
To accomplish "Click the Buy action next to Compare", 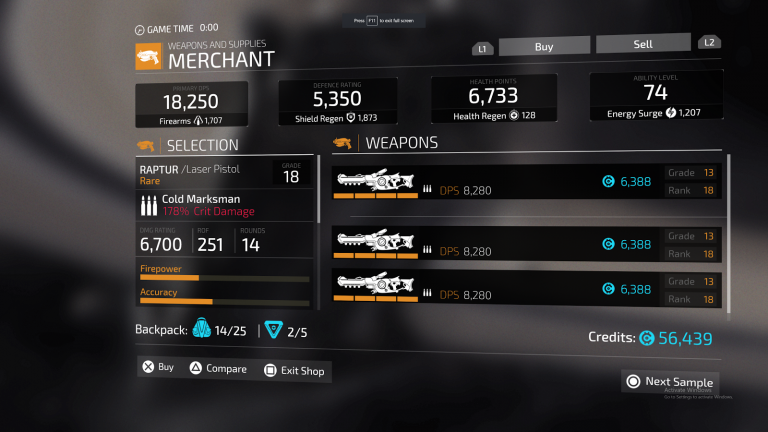I will (x=158, y=367).
